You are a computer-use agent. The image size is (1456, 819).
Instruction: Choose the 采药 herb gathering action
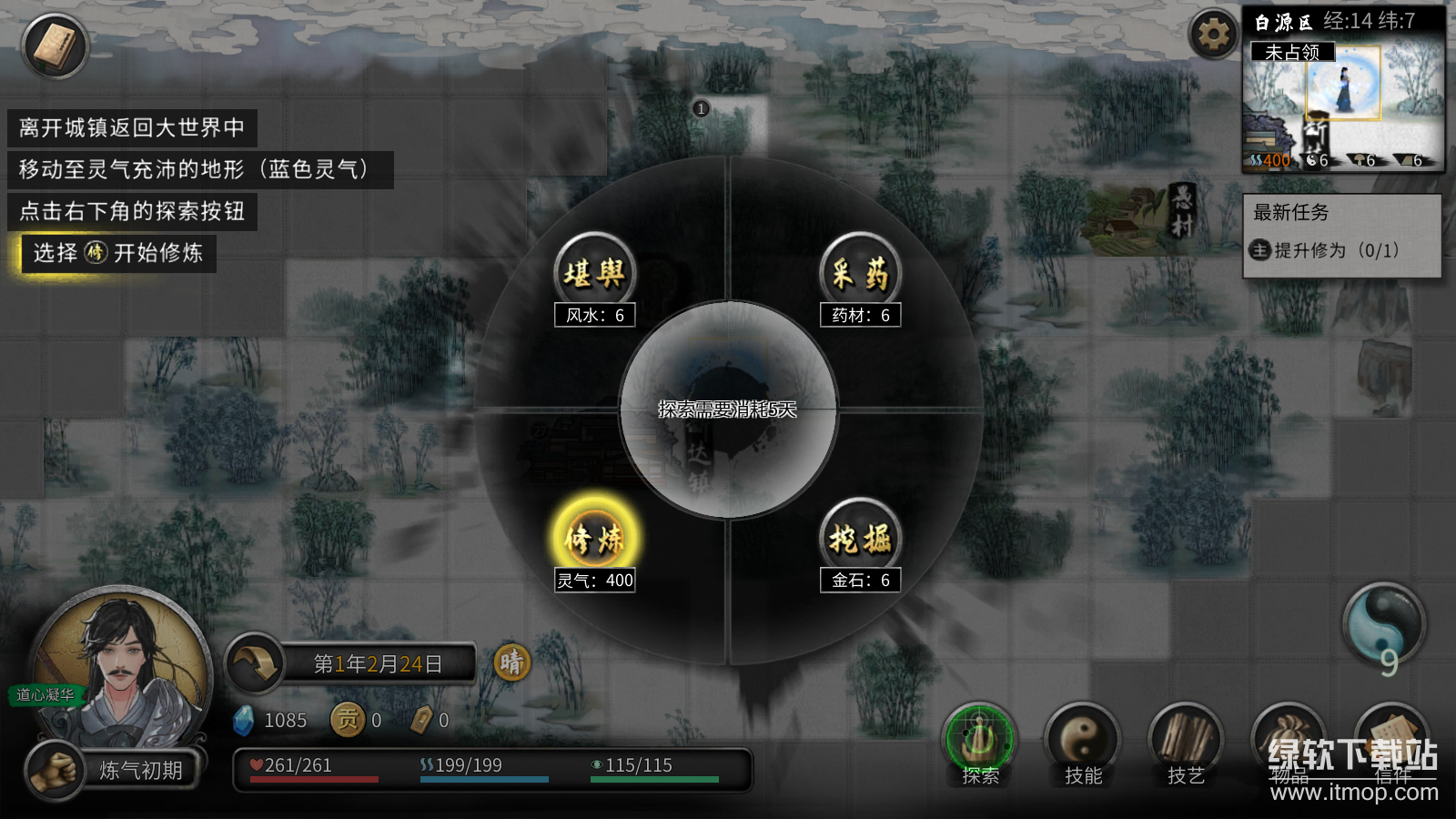[x=860, y=272]
